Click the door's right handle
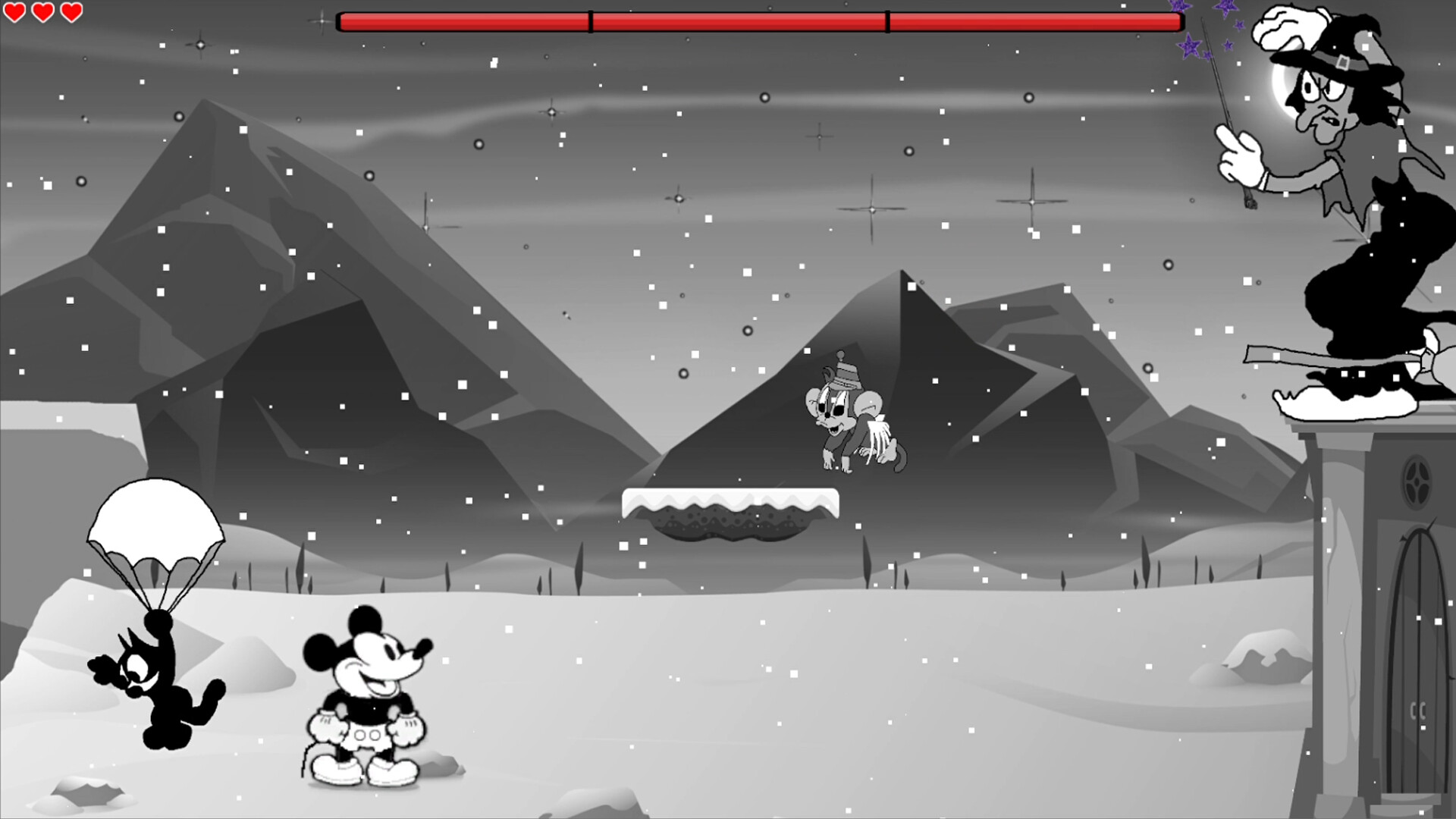The height and width of the screenshot is (819, 1456). click(x=1423, y=711)
